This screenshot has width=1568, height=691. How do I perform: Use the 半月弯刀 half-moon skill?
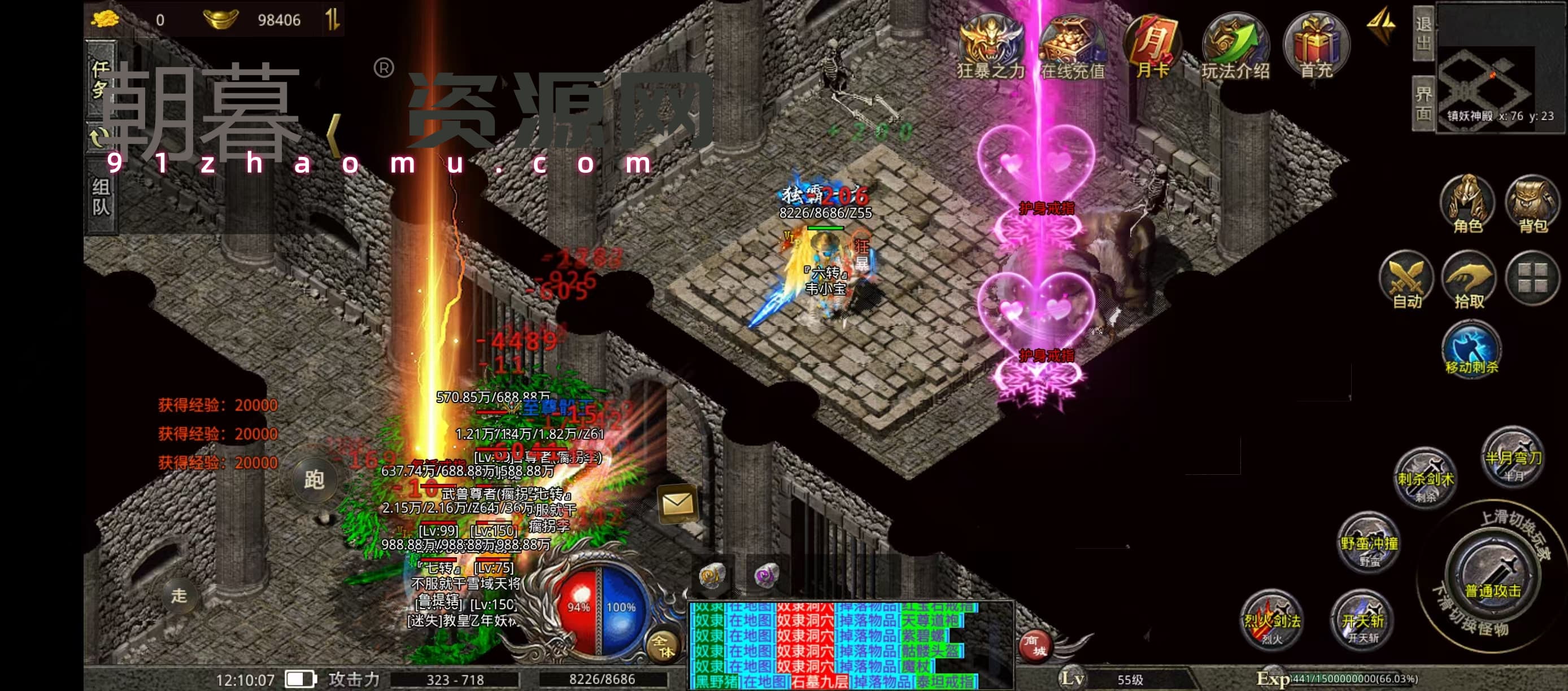1513,456
